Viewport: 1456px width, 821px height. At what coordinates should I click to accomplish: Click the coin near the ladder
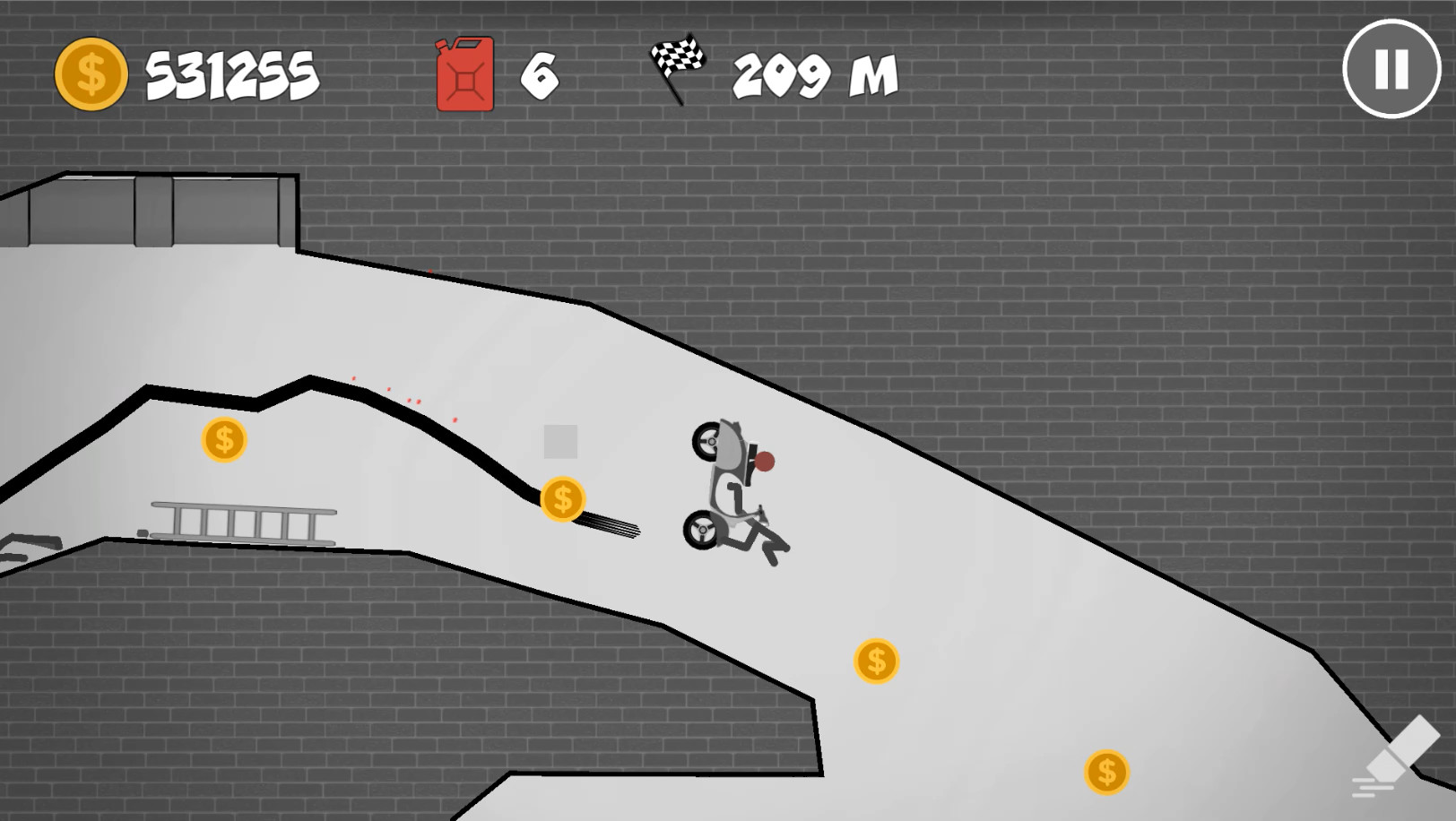(223, 441)
